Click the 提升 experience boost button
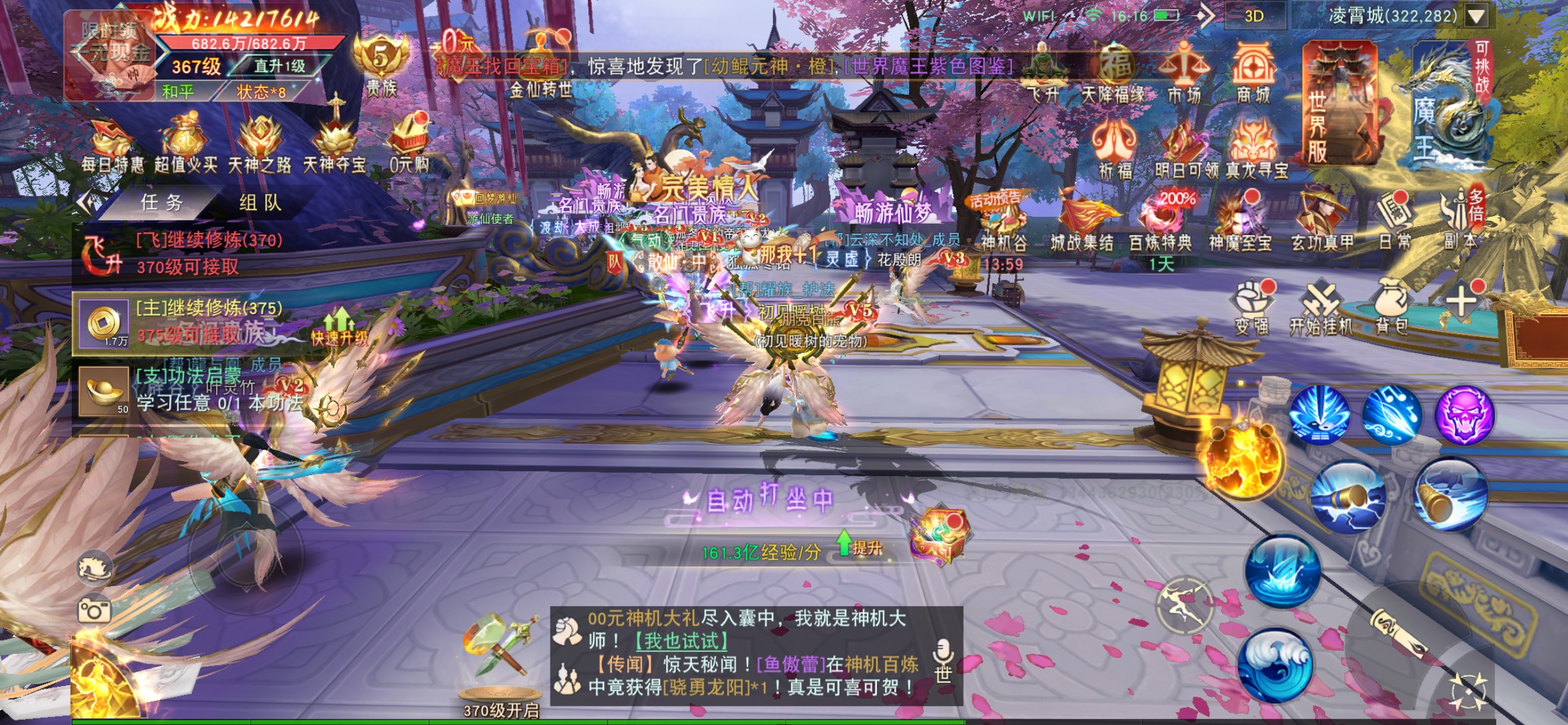1568x725 pixels. point(860,545)
